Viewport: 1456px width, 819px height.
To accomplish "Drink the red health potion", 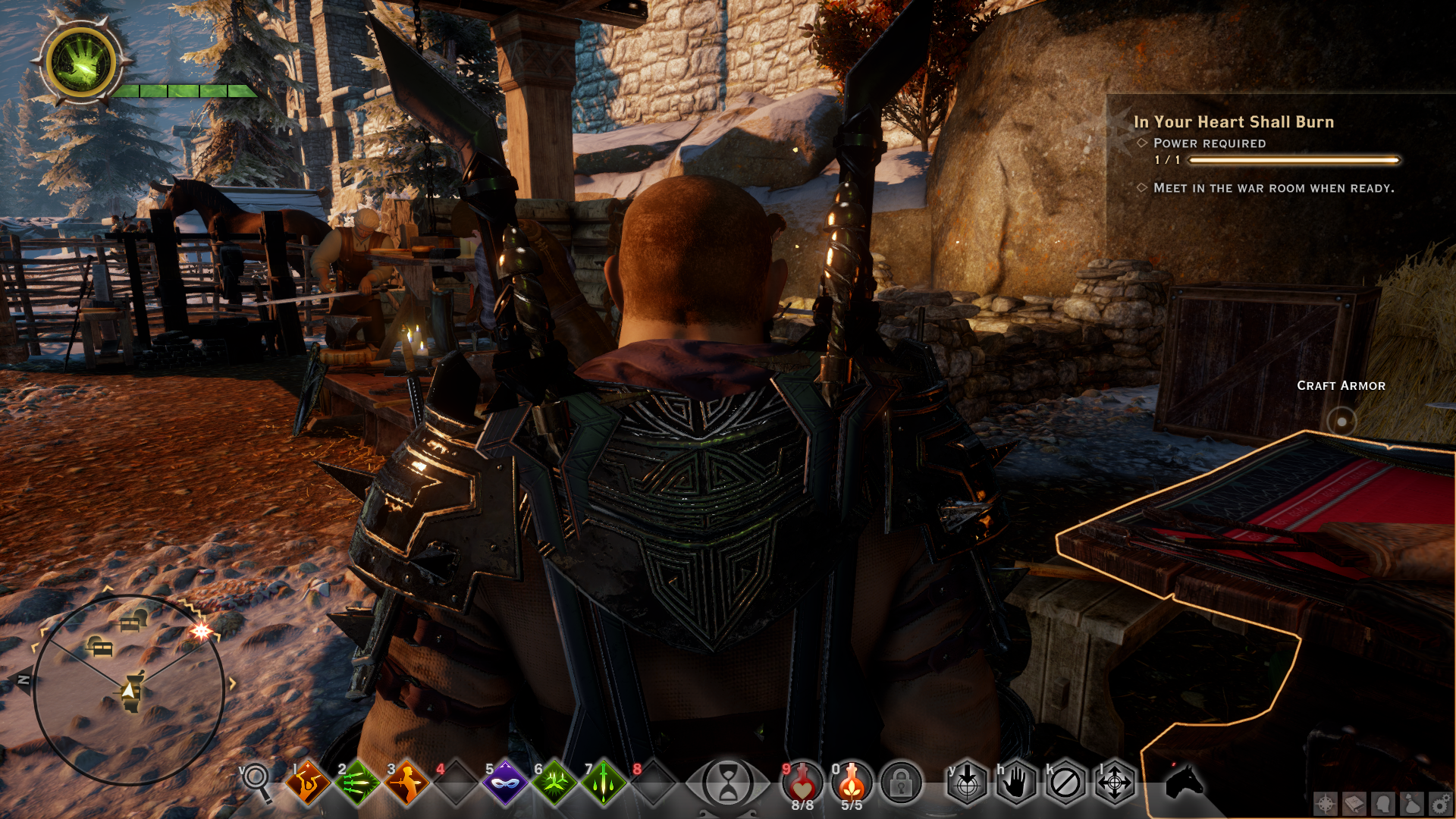I will [802, 781].
